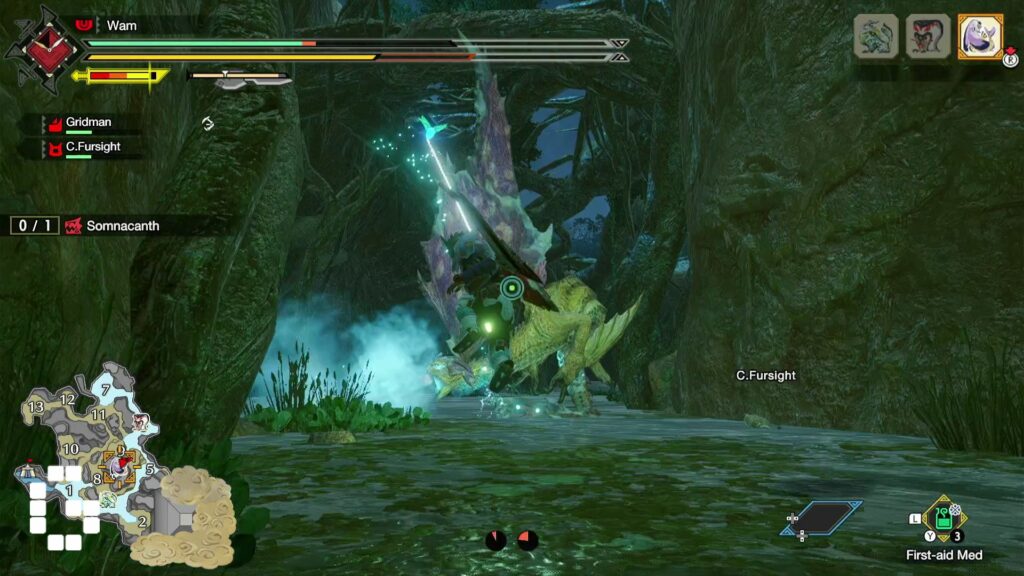The image size is (1024, 576).
Task: Select the First-aid Med item slot
Action: 942,518
